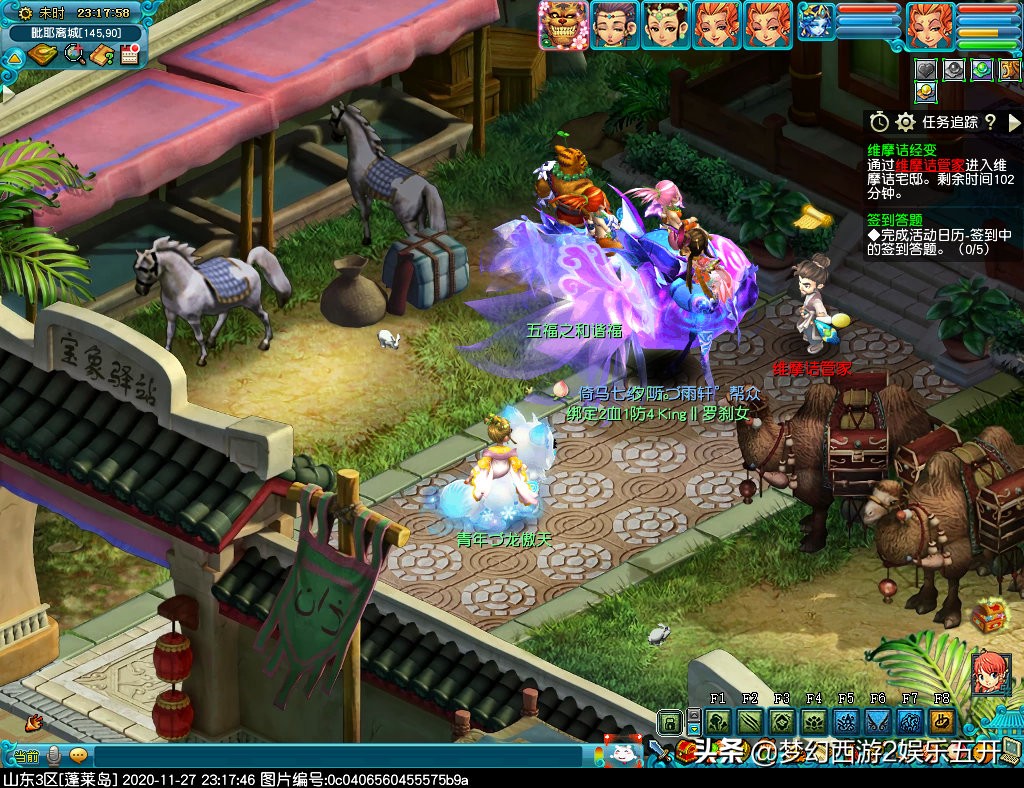Collapse quest tracker with the arrow button

tap(1014, 122)
